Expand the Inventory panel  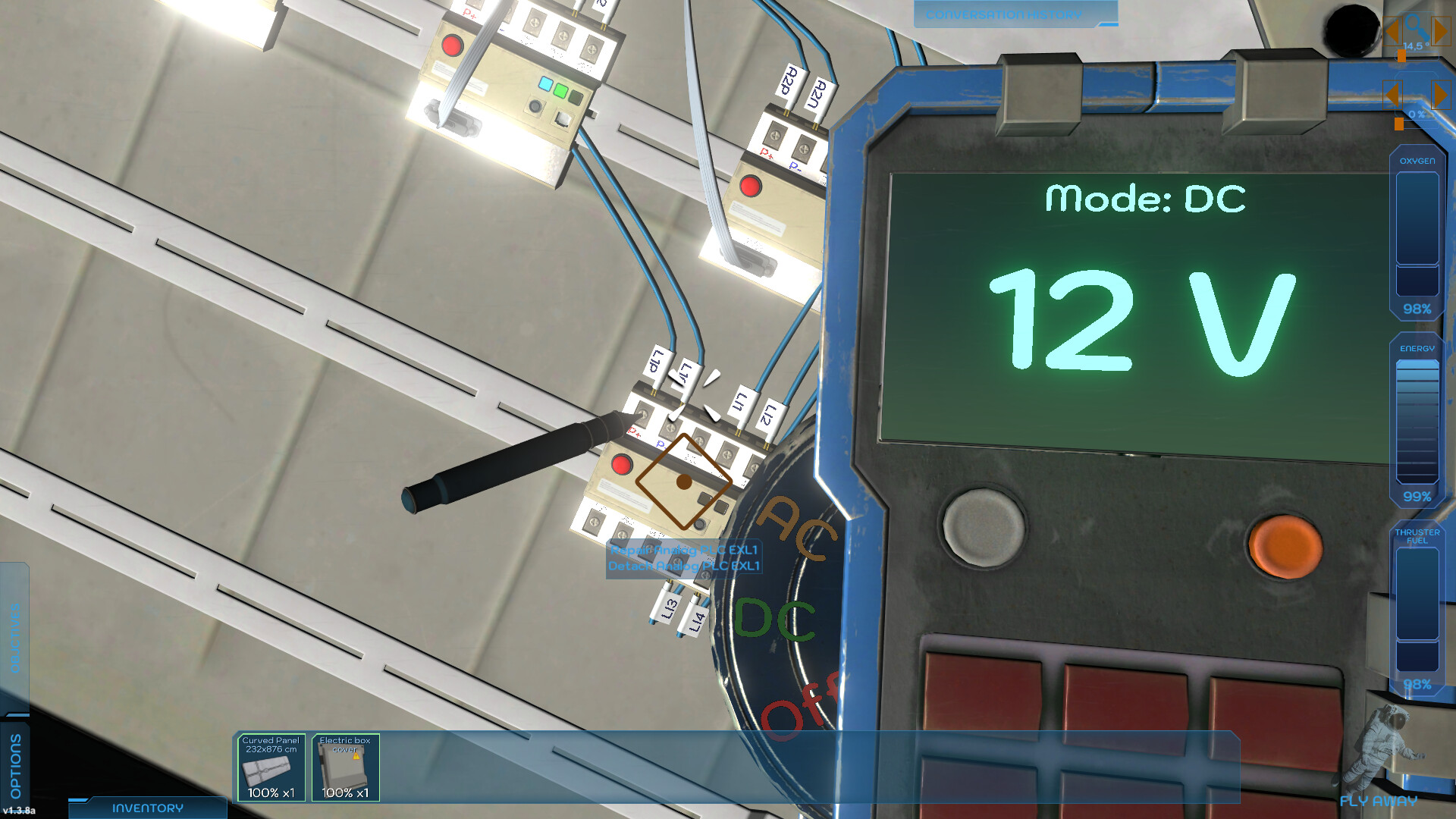coord(146,808)
